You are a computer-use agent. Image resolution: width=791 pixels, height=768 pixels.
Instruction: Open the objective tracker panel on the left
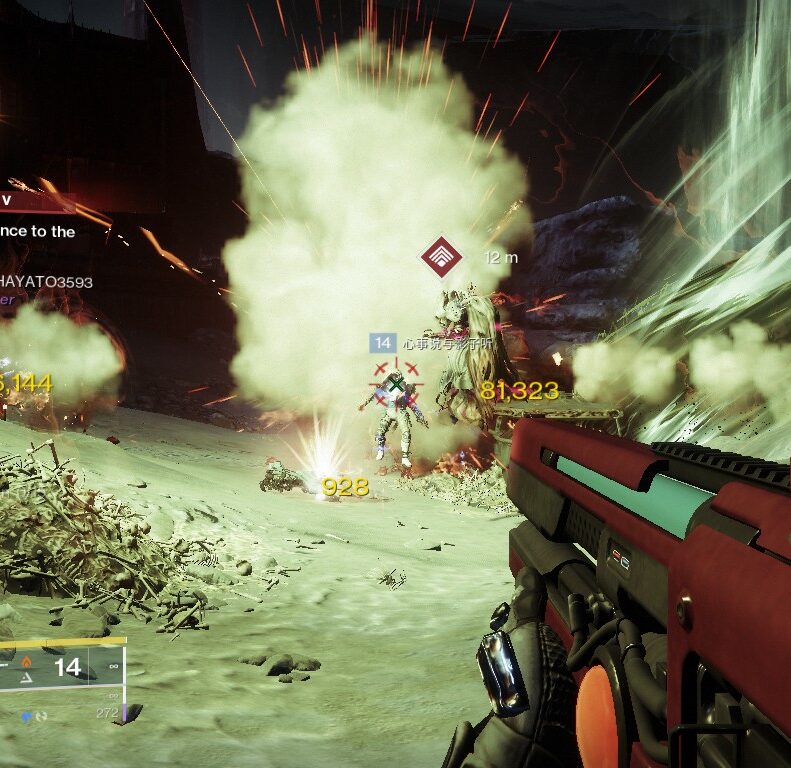[38, 215]
